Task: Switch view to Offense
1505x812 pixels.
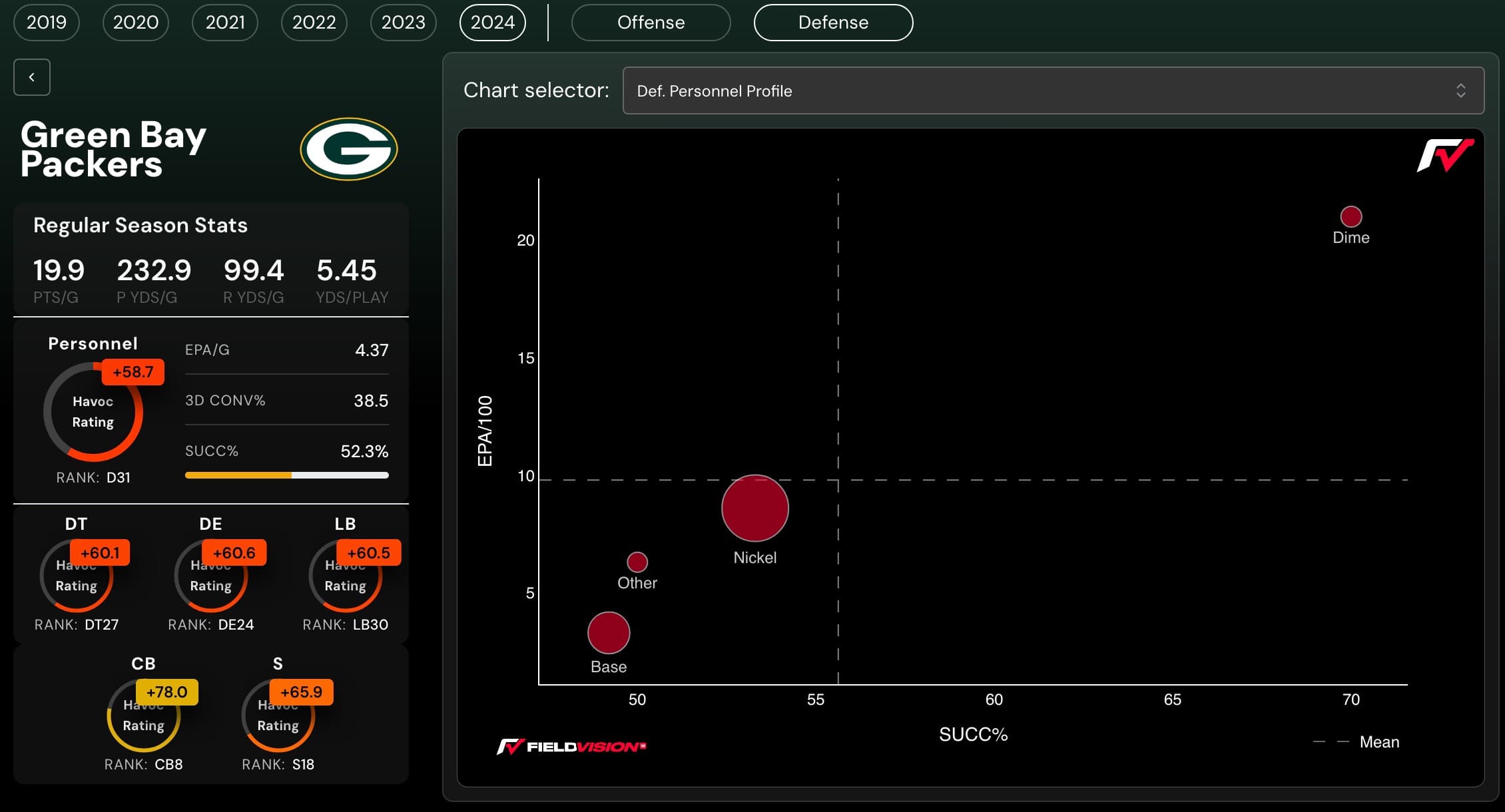Action: pyautogui.click(x=651, y=22)
